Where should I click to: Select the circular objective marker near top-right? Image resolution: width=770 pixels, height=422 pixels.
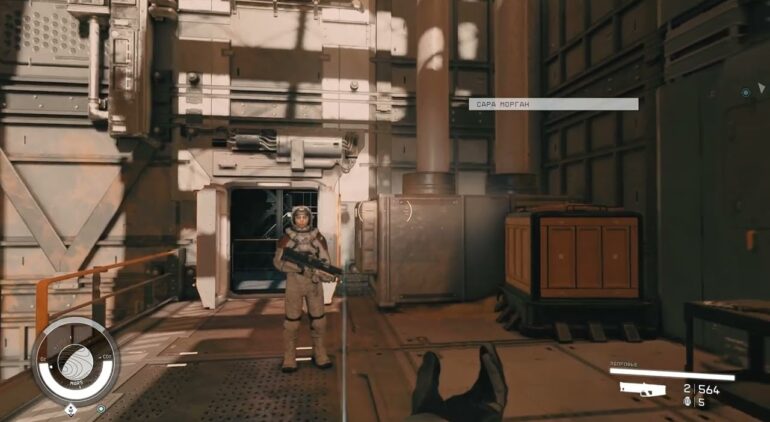[x=745, y=92]
